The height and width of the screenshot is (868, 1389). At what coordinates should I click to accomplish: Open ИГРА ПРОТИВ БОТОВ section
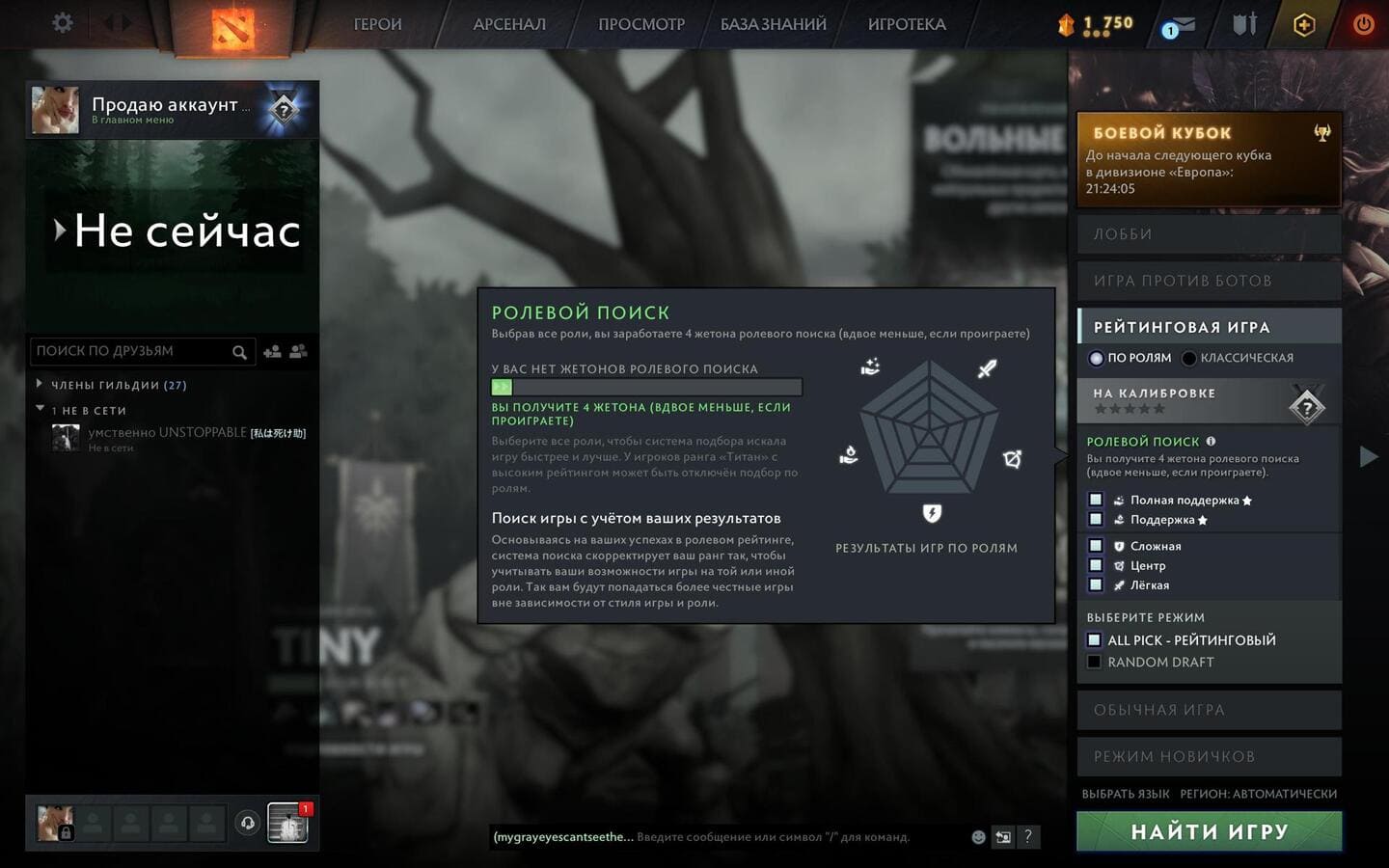click(1209, 281)
